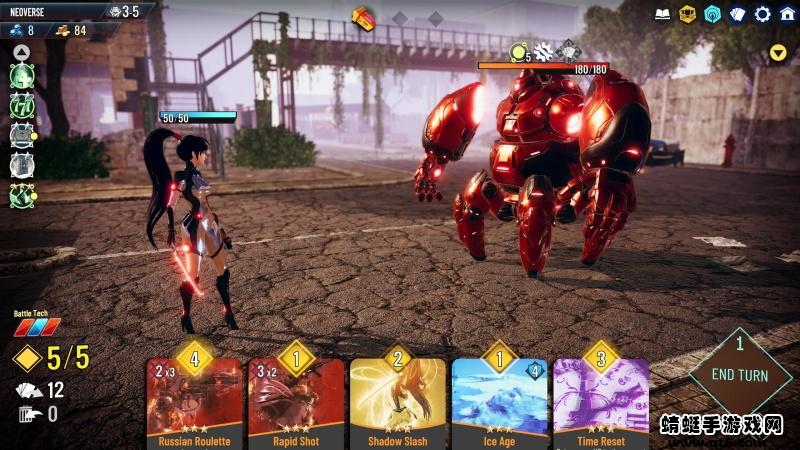The width and height of the screenshot is (800, 450).
Task: Click the Battle Tech gauge
Action: tap(36, 327)
